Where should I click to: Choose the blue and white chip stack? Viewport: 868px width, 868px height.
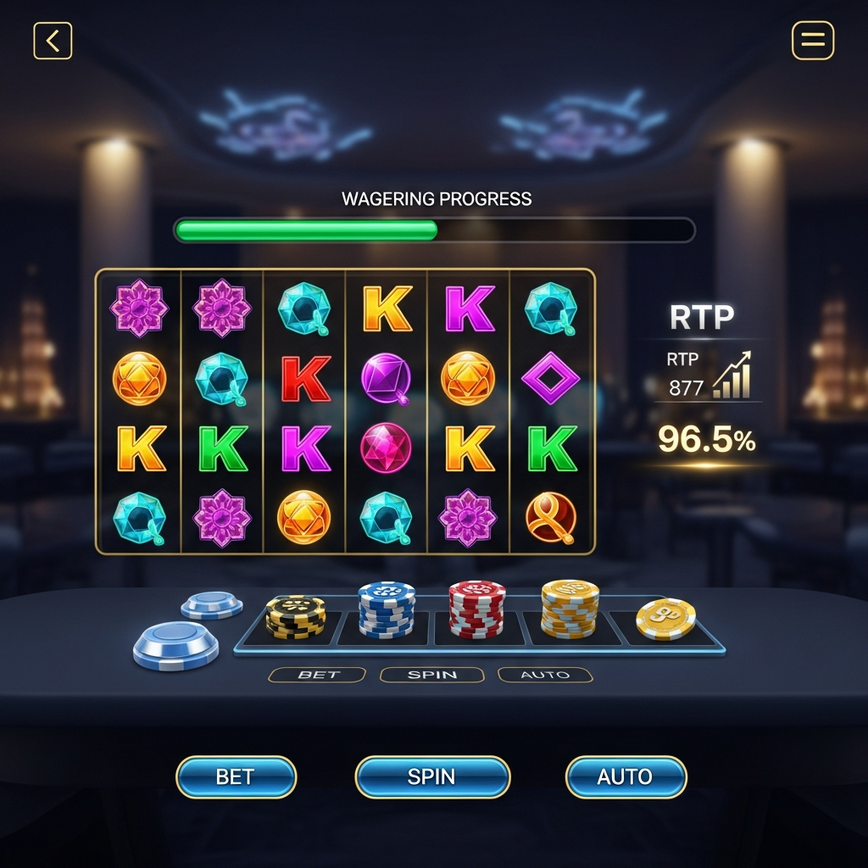(x=386, y=609)
